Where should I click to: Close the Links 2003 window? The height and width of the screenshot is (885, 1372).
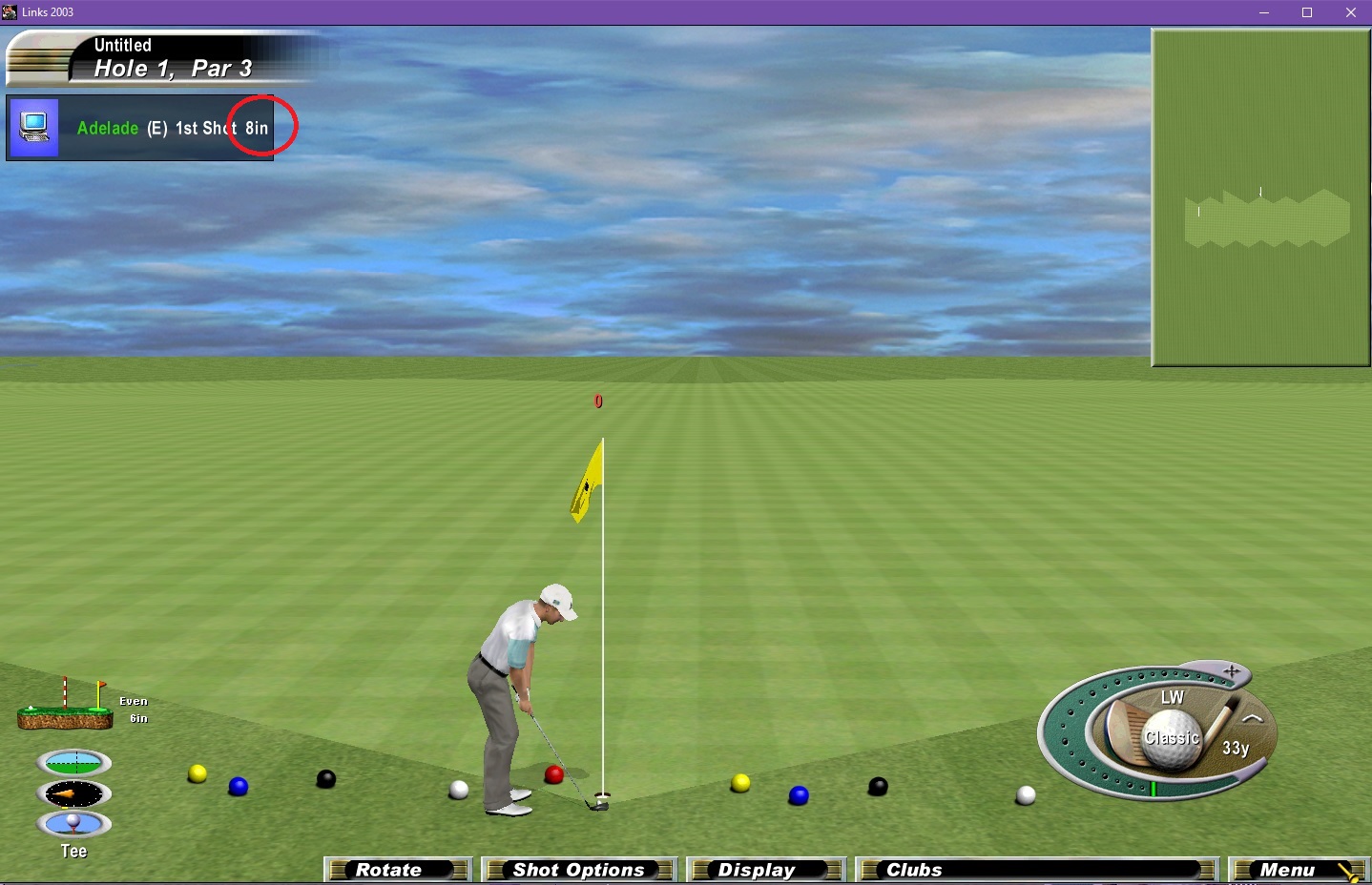[1350, 12]
